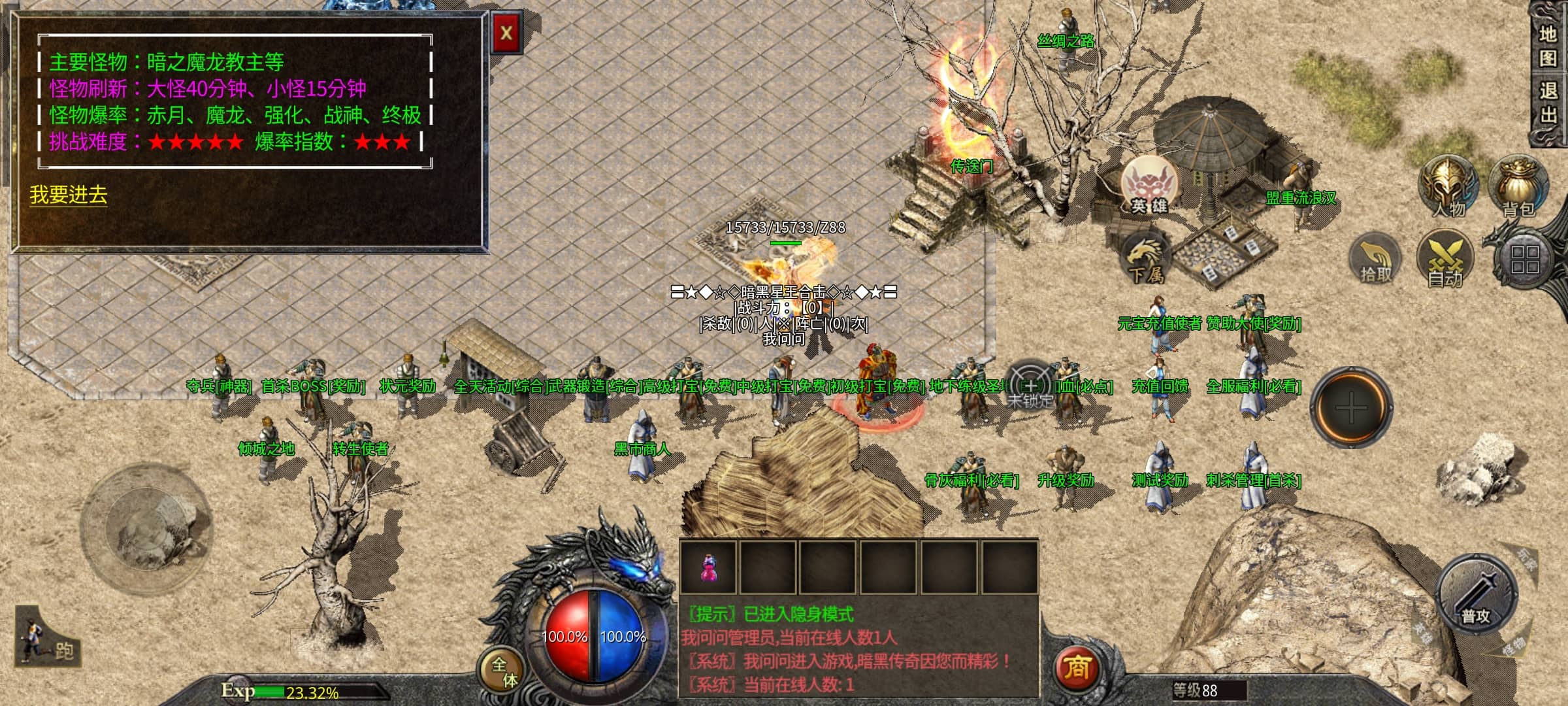The image size is (1568, 706).
Task: Open the 人物 character sheet
Action: coord(1448,186)
